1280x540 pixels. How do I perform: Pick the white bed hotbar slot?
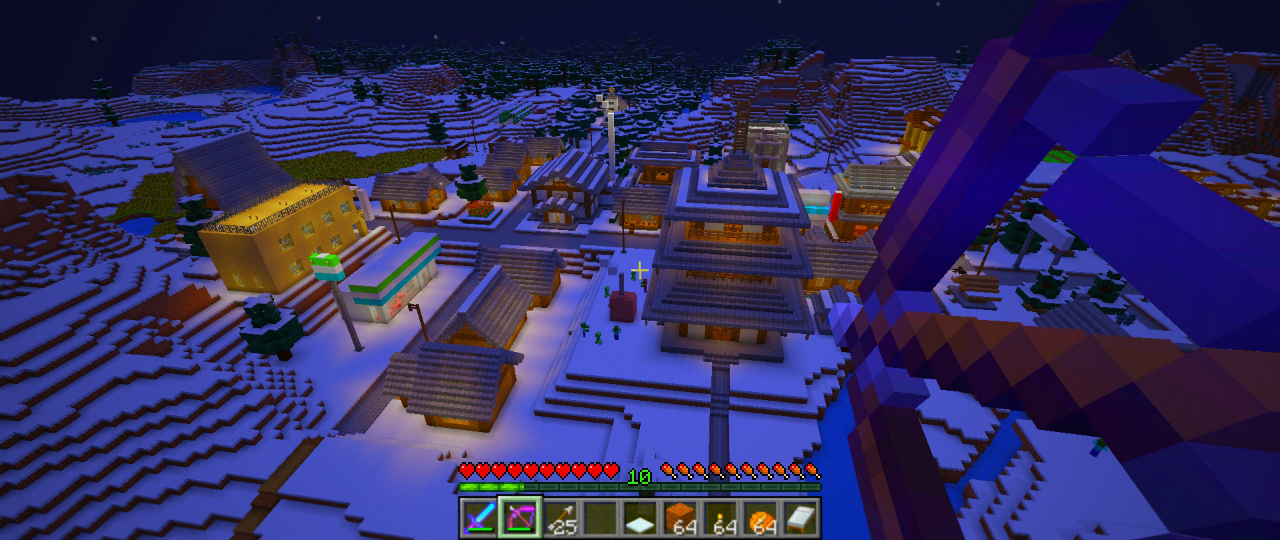click(x=802, y=517)
